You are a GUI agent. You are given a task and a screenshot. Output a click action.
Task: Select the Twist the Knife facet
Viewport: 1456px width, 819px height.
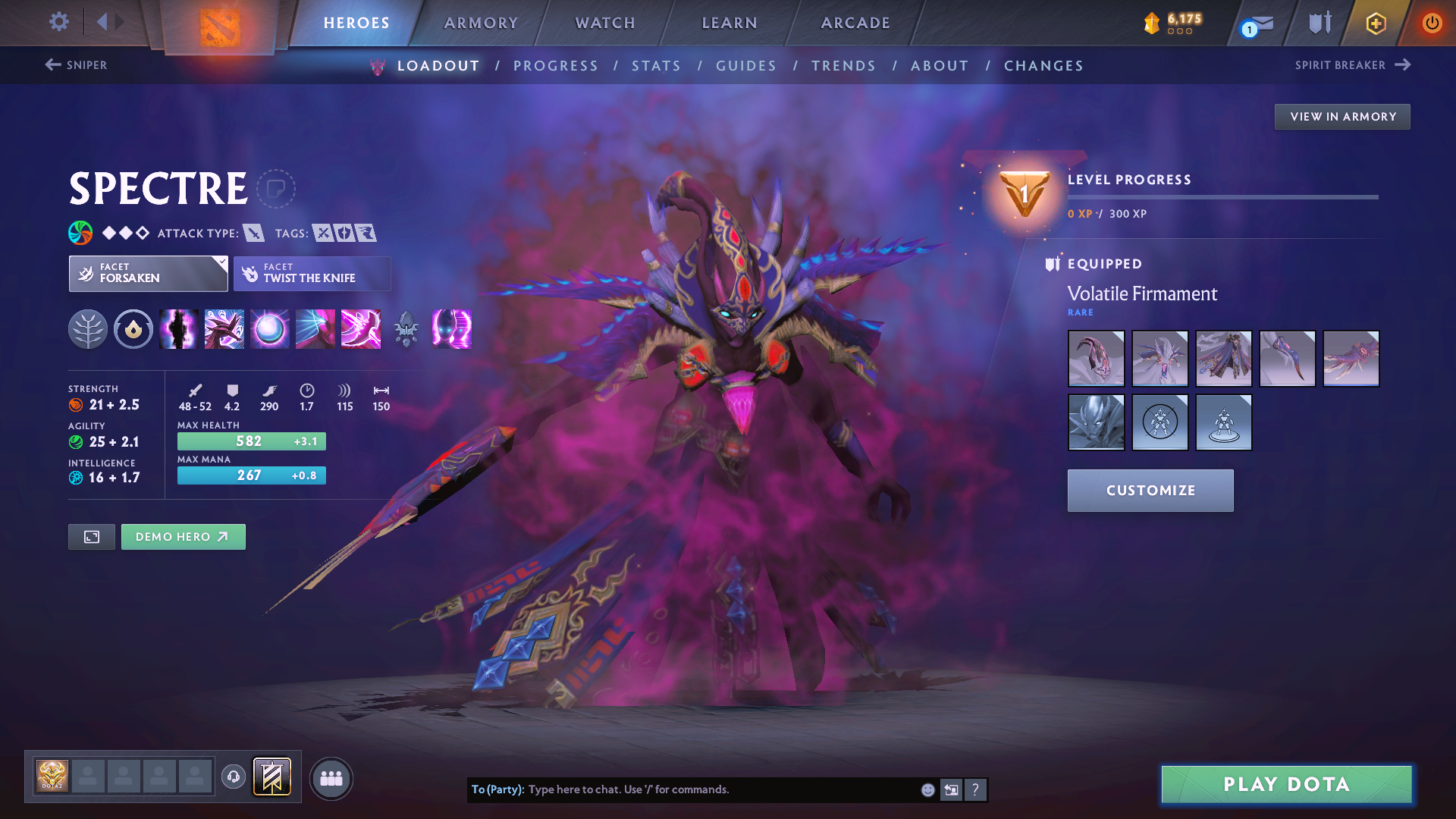312,273
